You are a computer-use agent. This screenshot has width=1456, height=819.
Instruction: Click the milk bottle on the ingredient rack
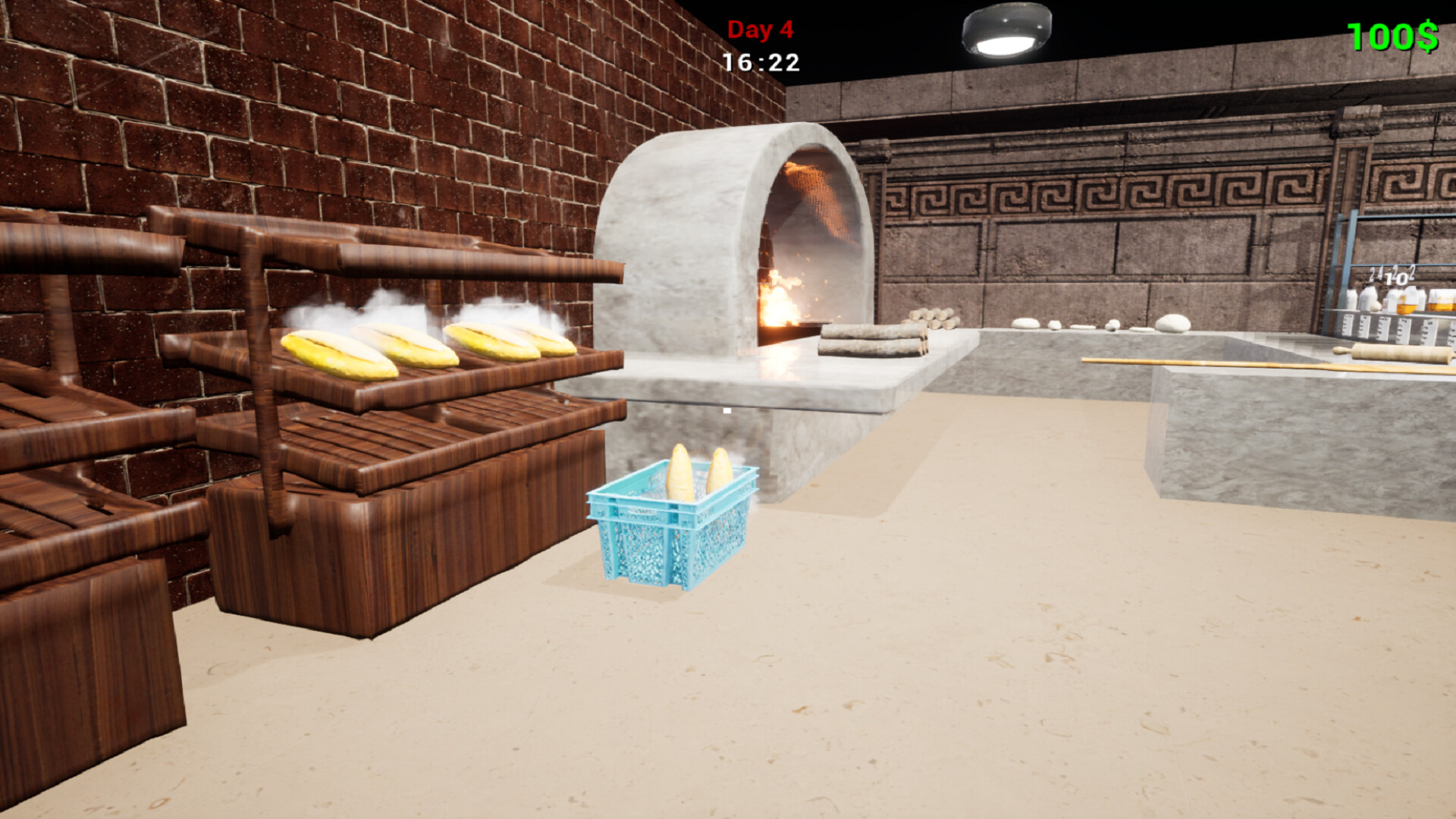(x=1365, y=294)
